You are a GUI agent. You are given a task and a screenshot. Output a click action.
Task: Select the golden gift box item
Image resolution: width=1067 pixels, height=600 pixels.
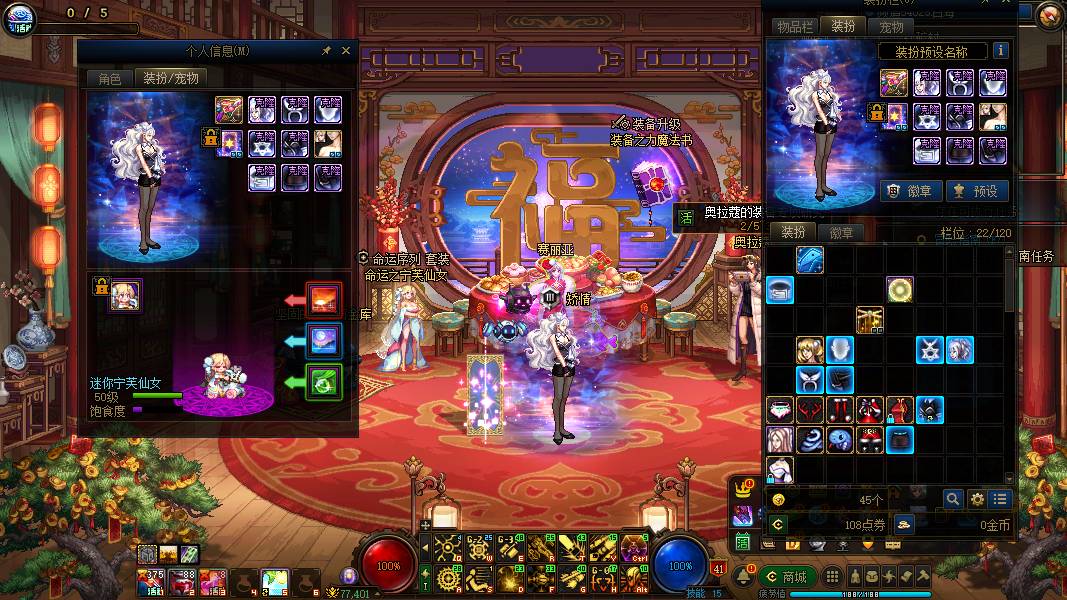[x=870, y=320]
